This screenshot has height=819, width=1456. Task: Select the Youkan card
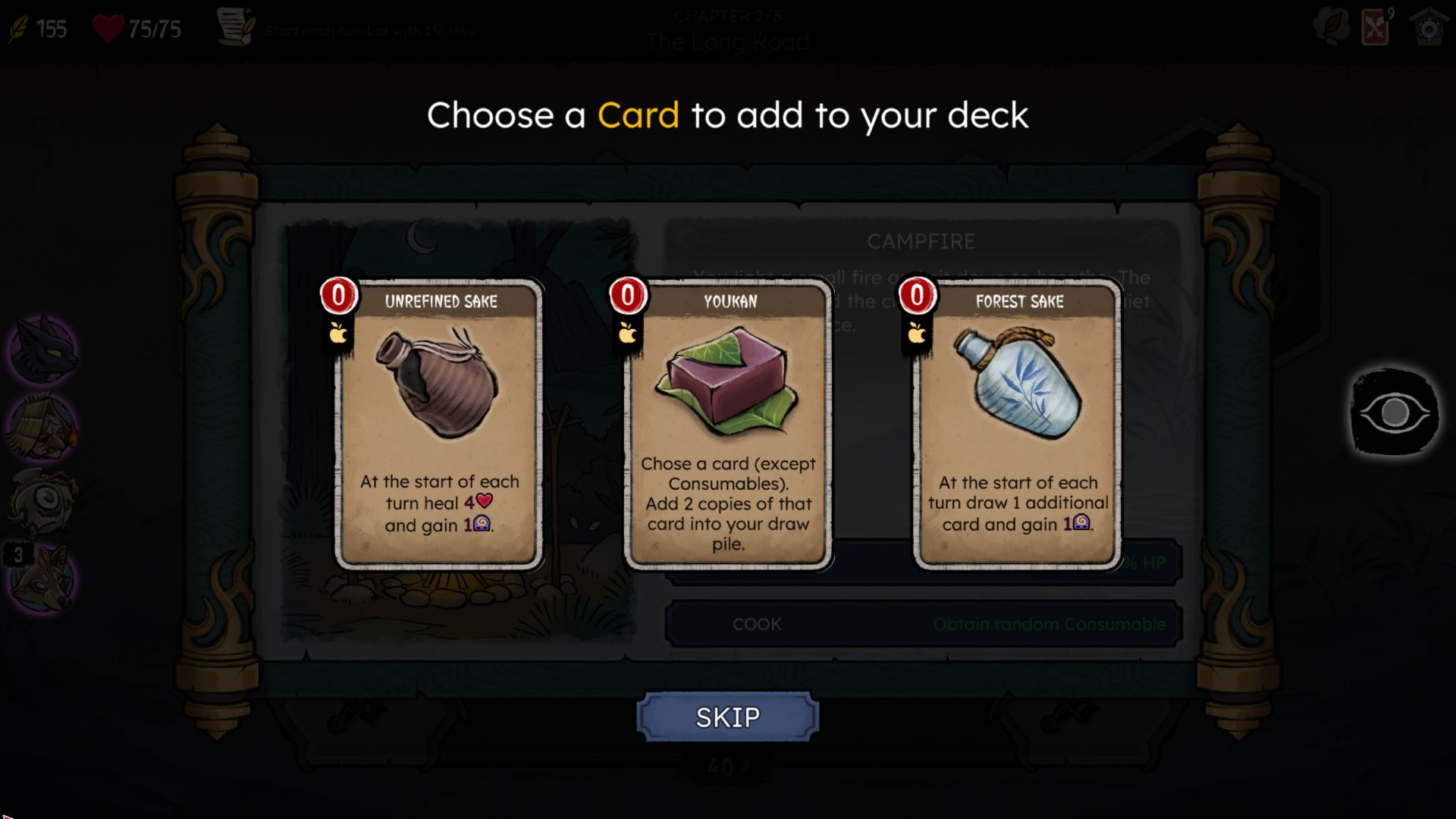click(728, 425)
